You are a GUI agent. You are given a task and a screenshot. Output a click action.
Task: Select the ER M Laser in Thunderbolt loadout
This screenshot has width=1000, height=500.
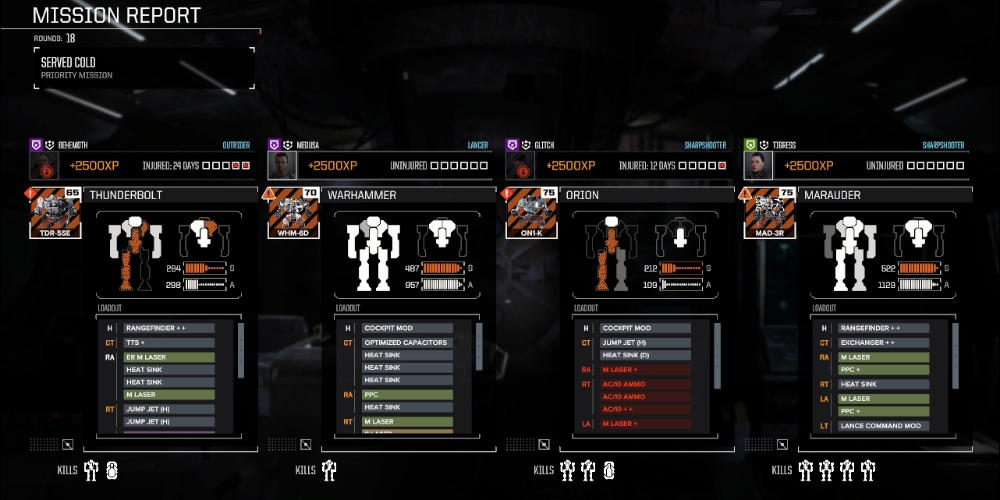pos(169,356)
